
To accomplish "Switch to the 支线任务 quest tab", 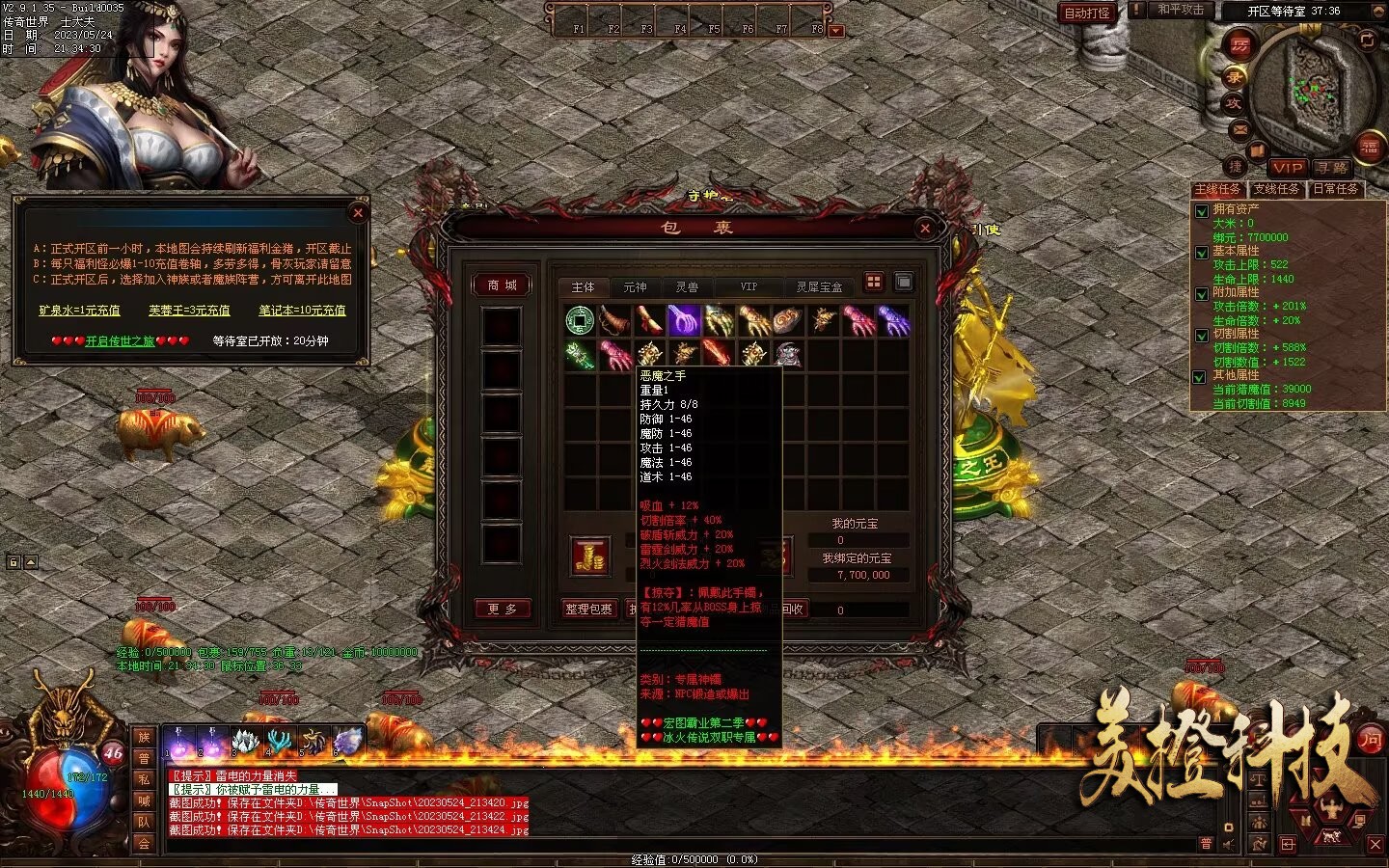I will (1276, 189).
